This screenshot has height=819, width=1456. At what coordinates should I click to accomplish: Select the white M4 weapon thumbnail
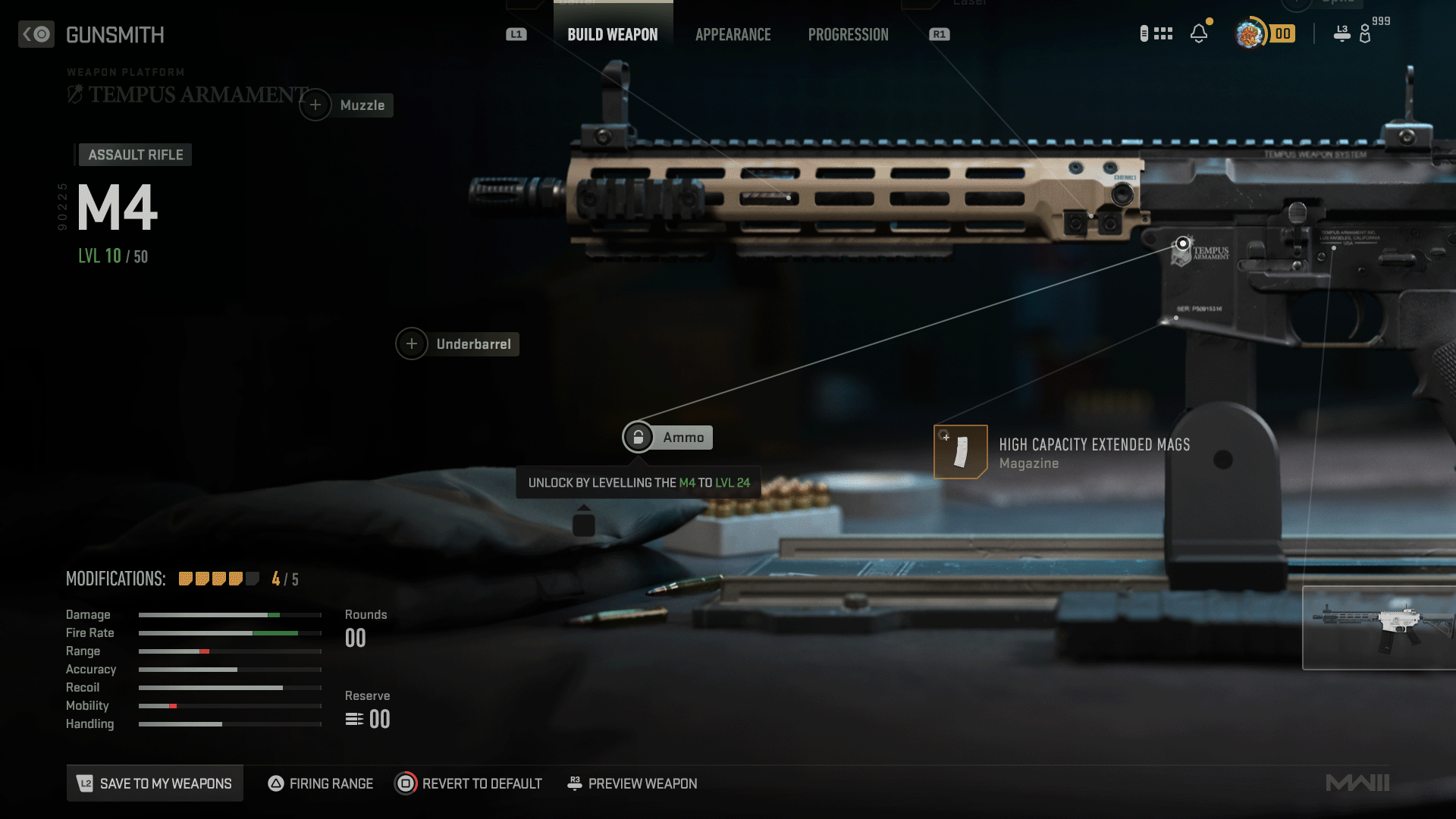point(1379,628)
